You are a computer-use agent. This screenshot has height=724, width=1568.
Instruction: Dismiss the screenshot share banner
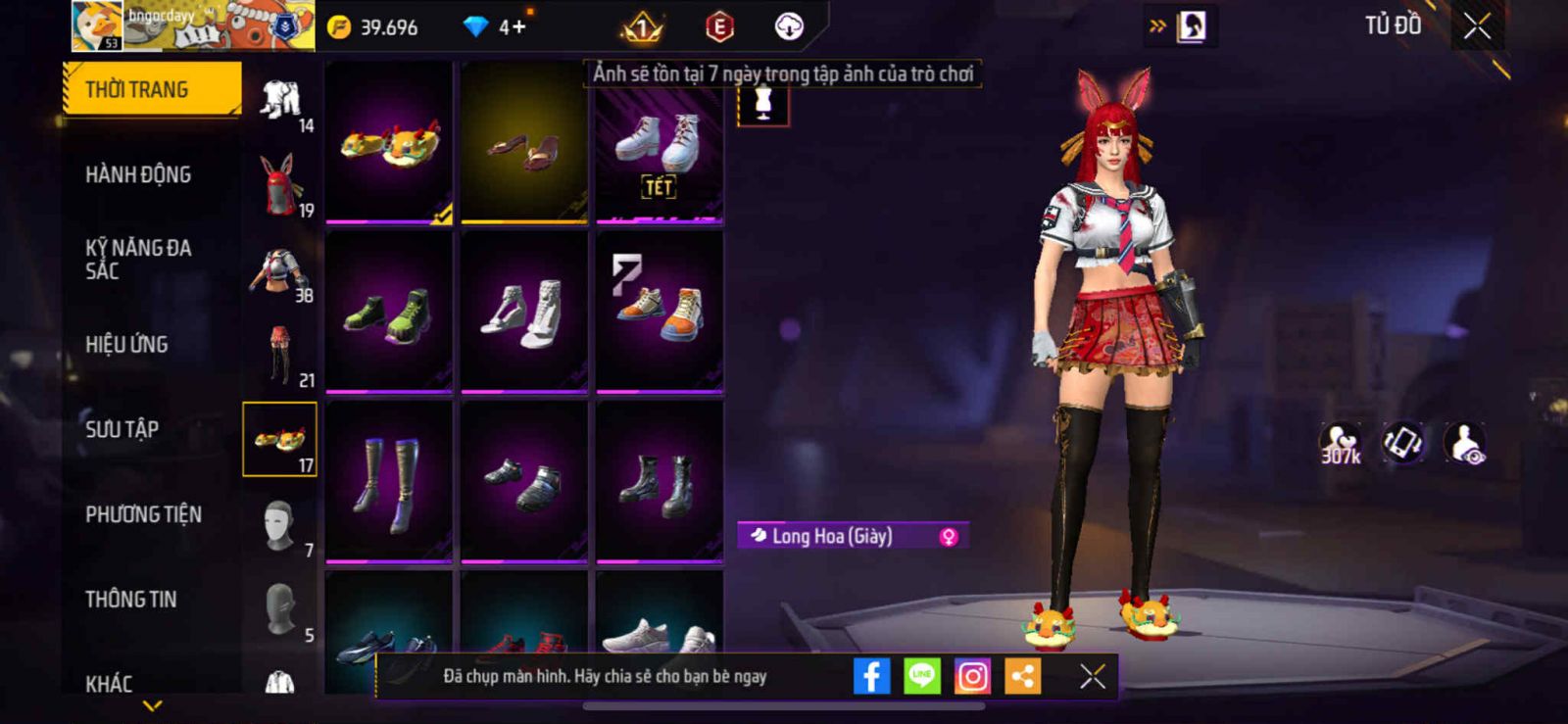click(1093, 676)
